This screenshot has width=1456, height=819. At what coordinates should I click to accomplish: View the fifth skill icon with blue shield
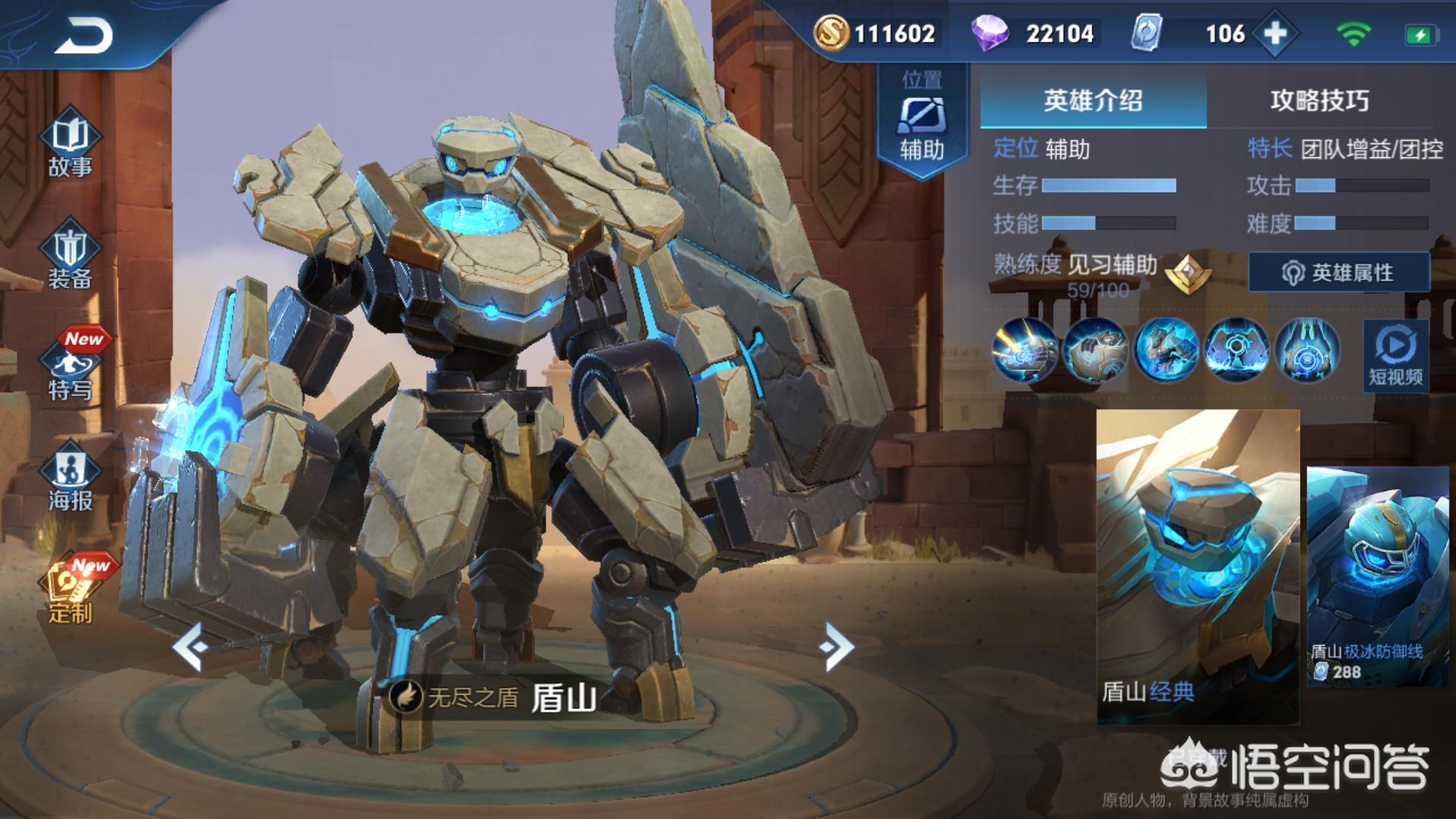(1307, 350)
